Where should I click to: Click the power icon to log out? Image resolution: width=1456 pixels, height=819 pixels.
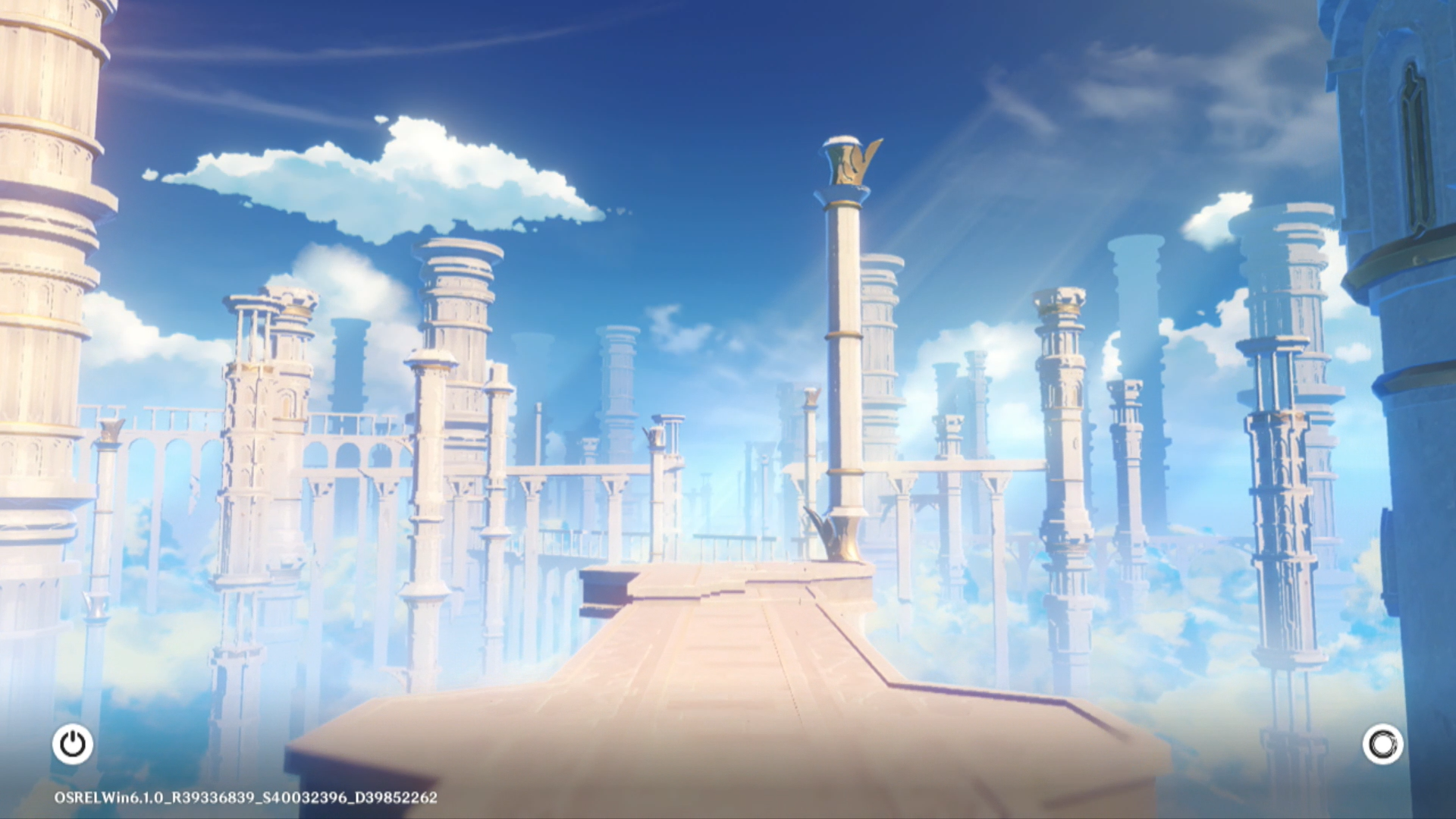tap(73, 744)
